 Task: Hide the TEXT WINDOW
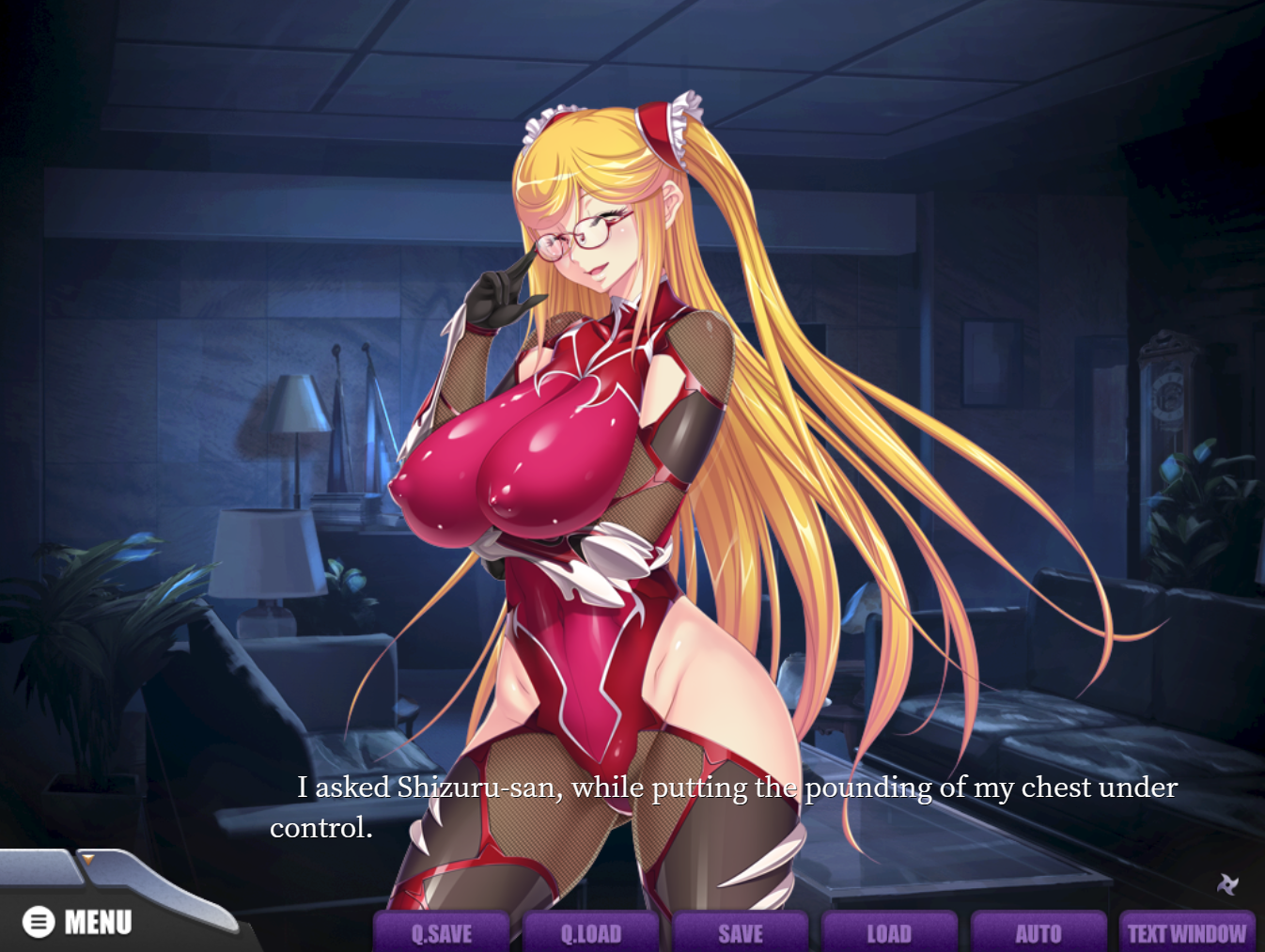click(1187, 932)
